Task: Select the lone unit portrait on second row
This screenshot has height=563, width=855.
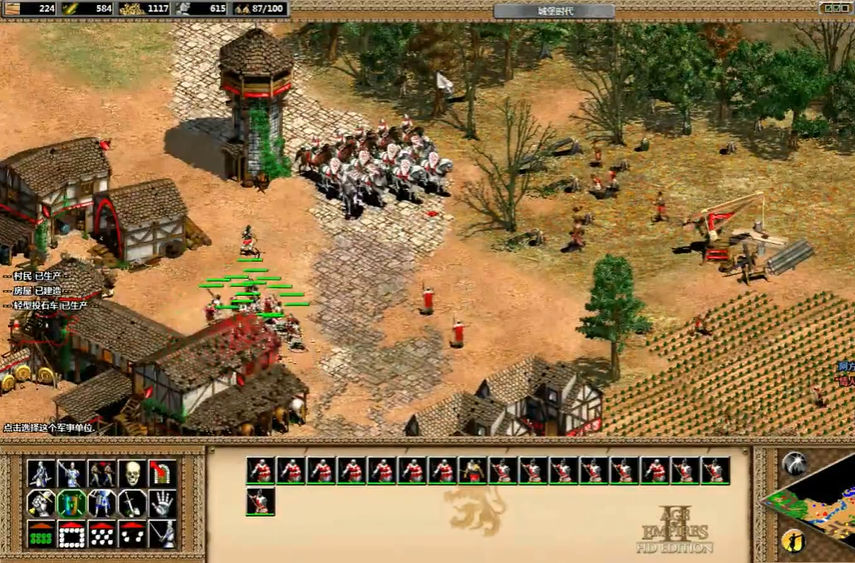Action: pyautogui.click(x=260, y=501)
